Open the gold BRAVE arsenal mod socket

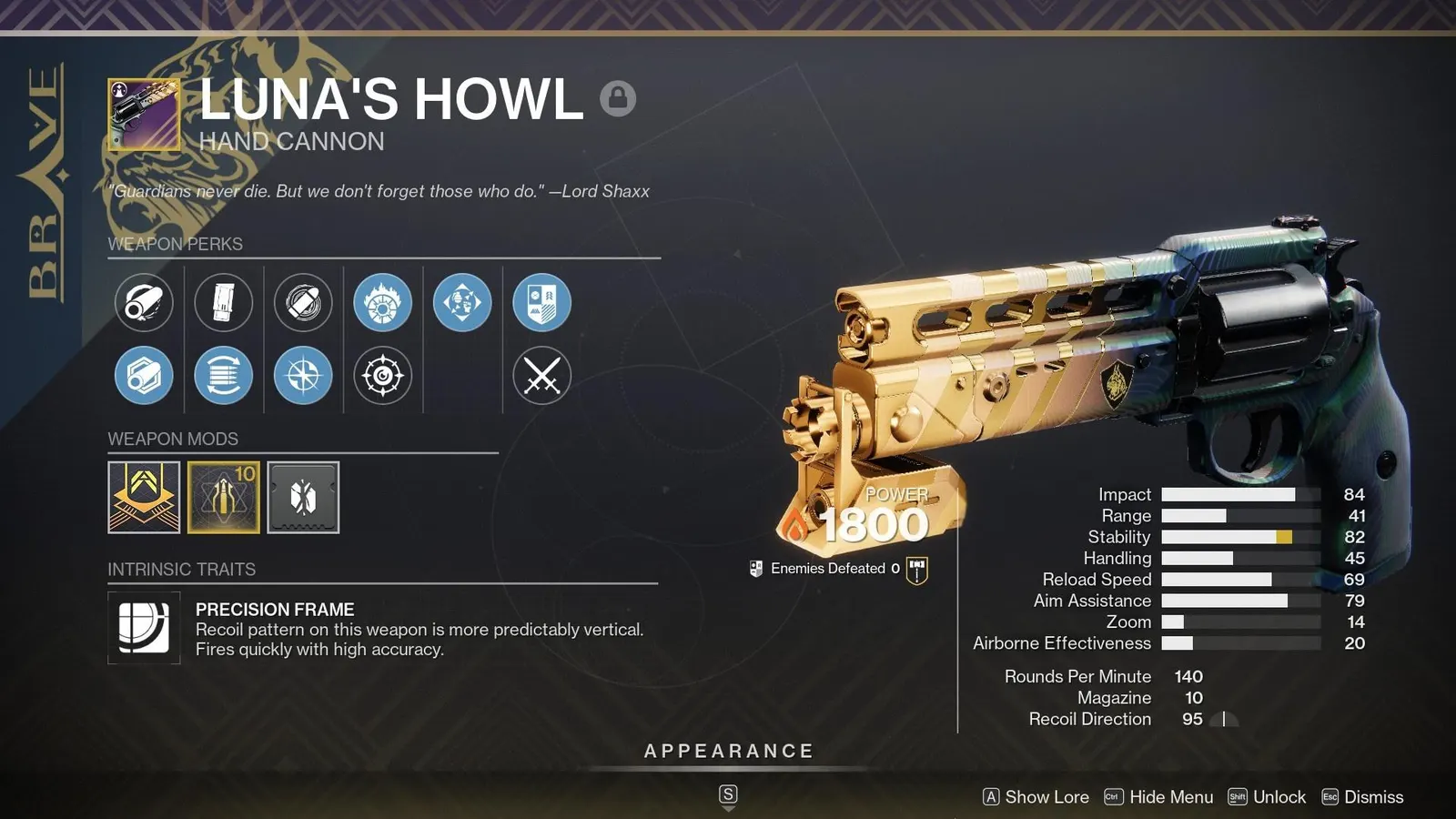(x=144, y=496)
